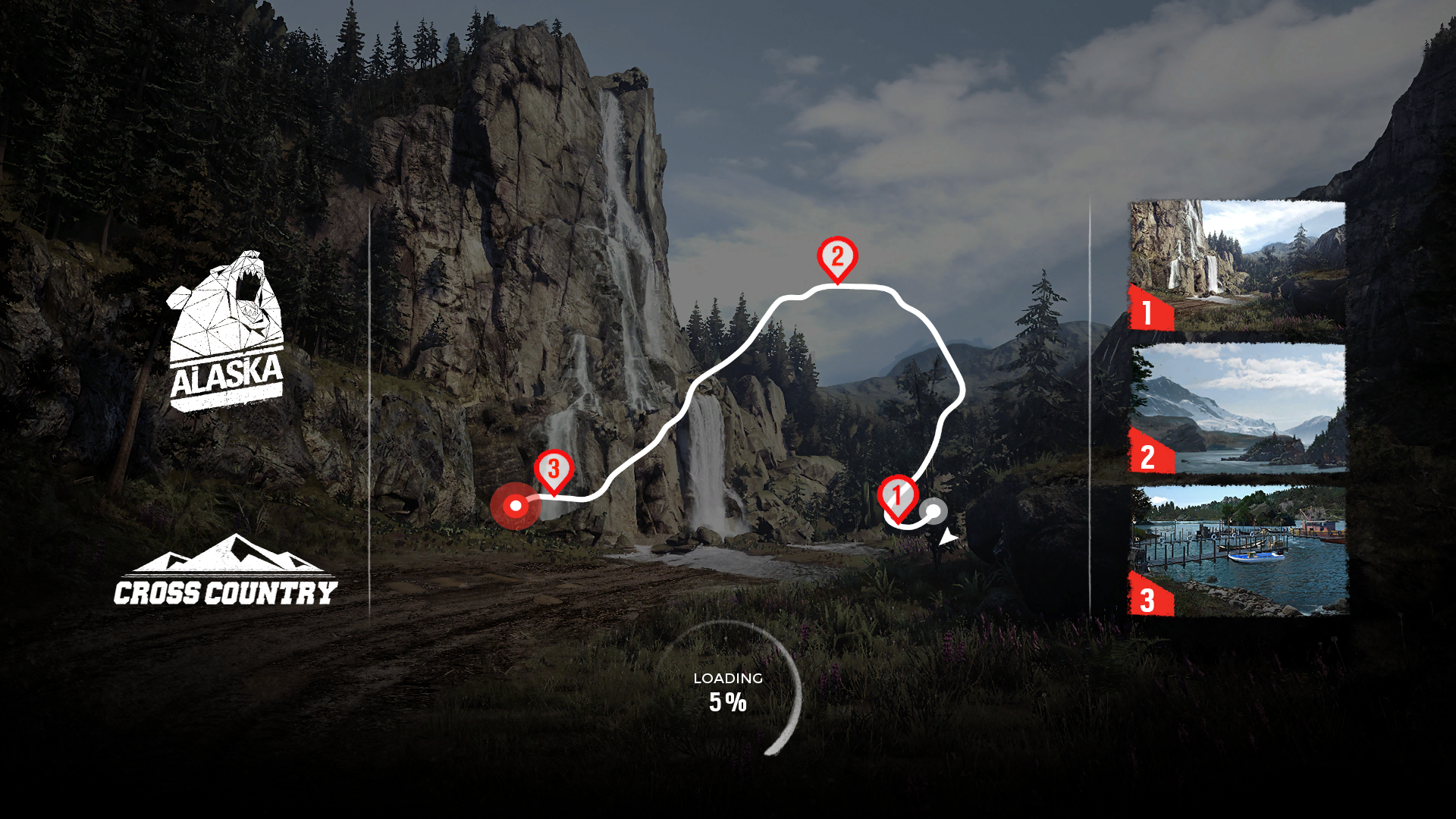Image resolution: width=1456 pixels, height=819 pixels.
Task: Select checkpoint 1 marker on route
Action: pyautogui.click(x=898, y=497)
